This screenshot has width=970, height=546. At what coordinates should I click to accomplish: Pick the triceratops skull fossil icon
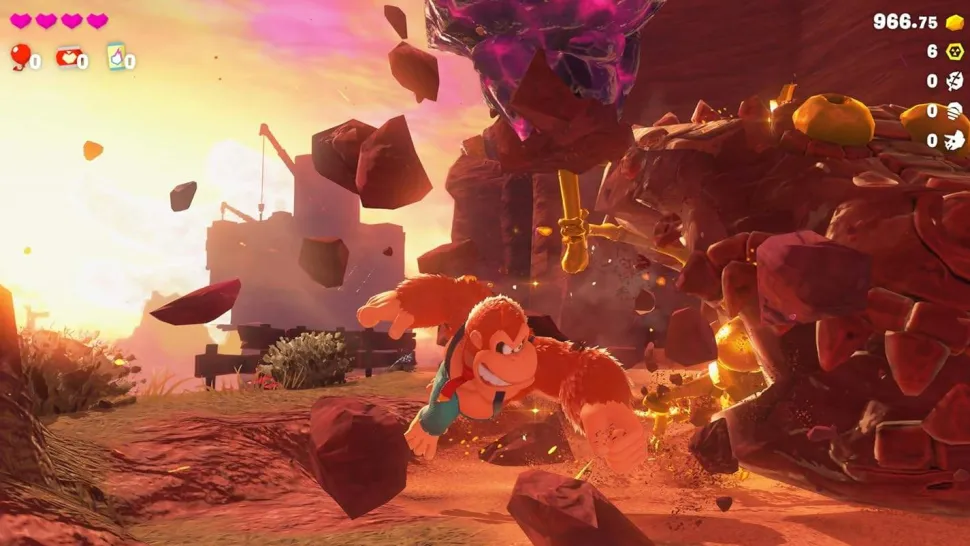[x=955, y=140]
